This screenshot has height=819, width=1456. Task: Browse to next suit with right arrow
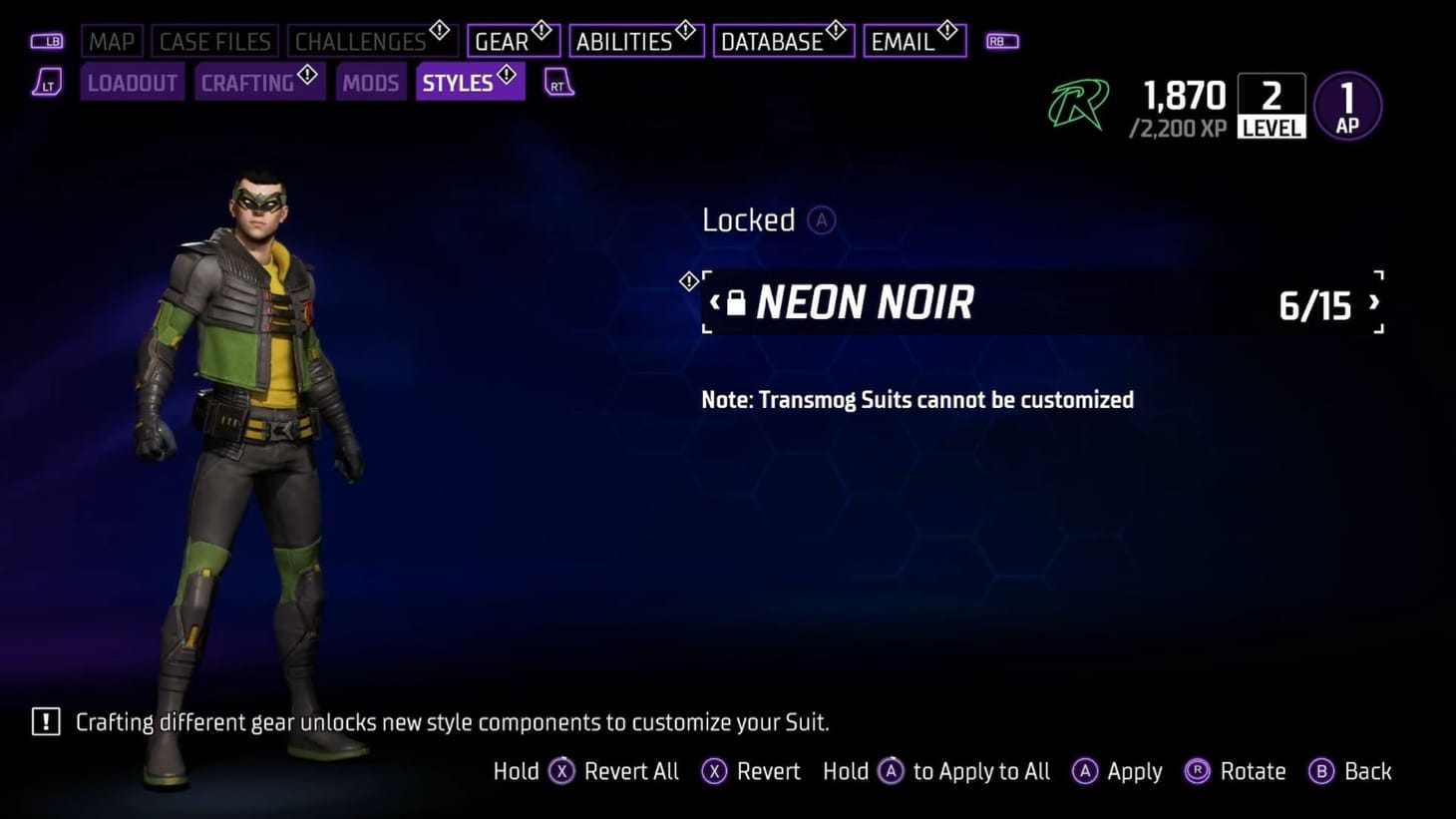pyautogui.click(x=1373, y=301)
